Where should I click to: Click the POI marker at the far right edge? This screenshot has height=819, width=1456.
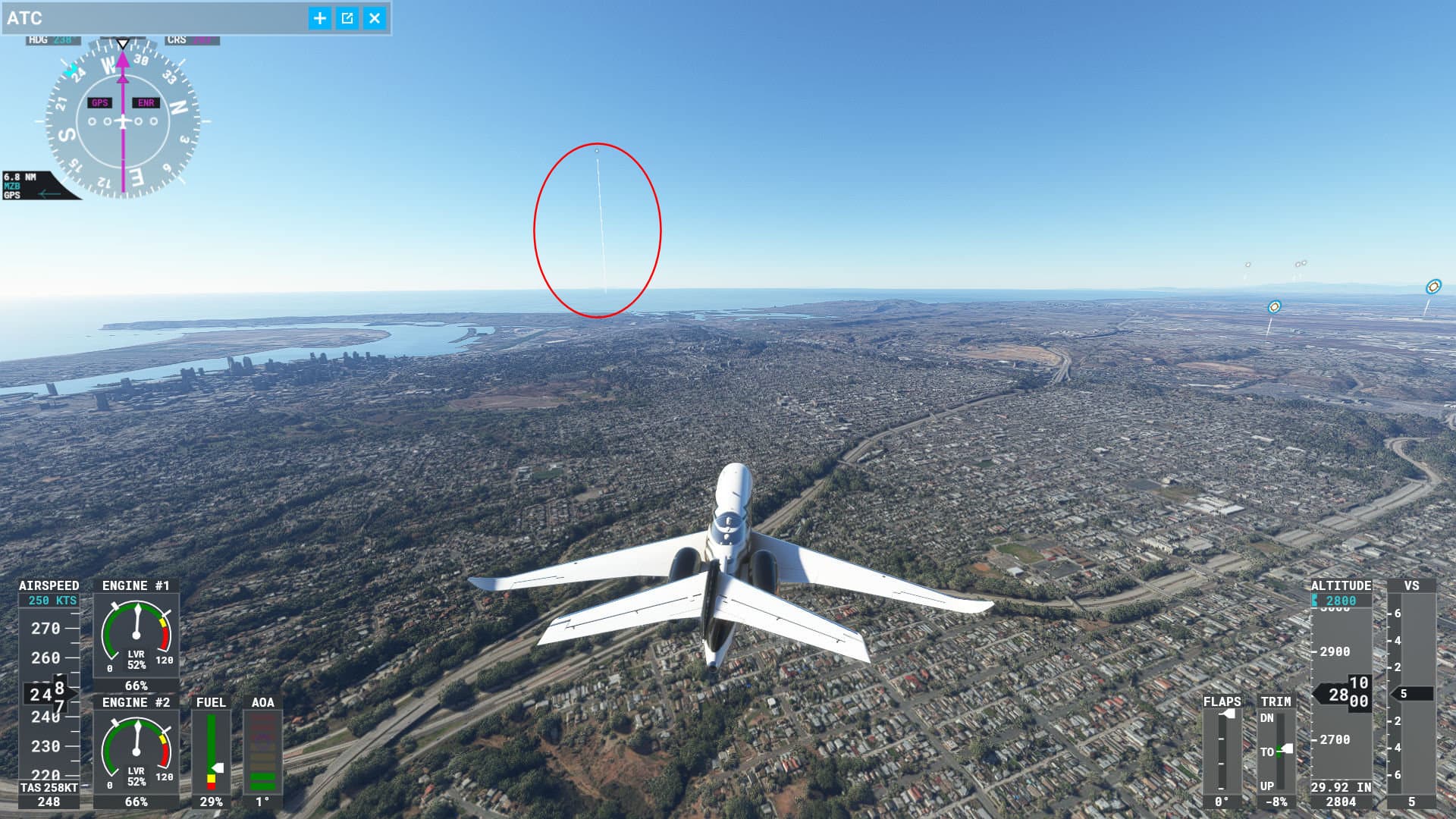tap(1434, 287)
